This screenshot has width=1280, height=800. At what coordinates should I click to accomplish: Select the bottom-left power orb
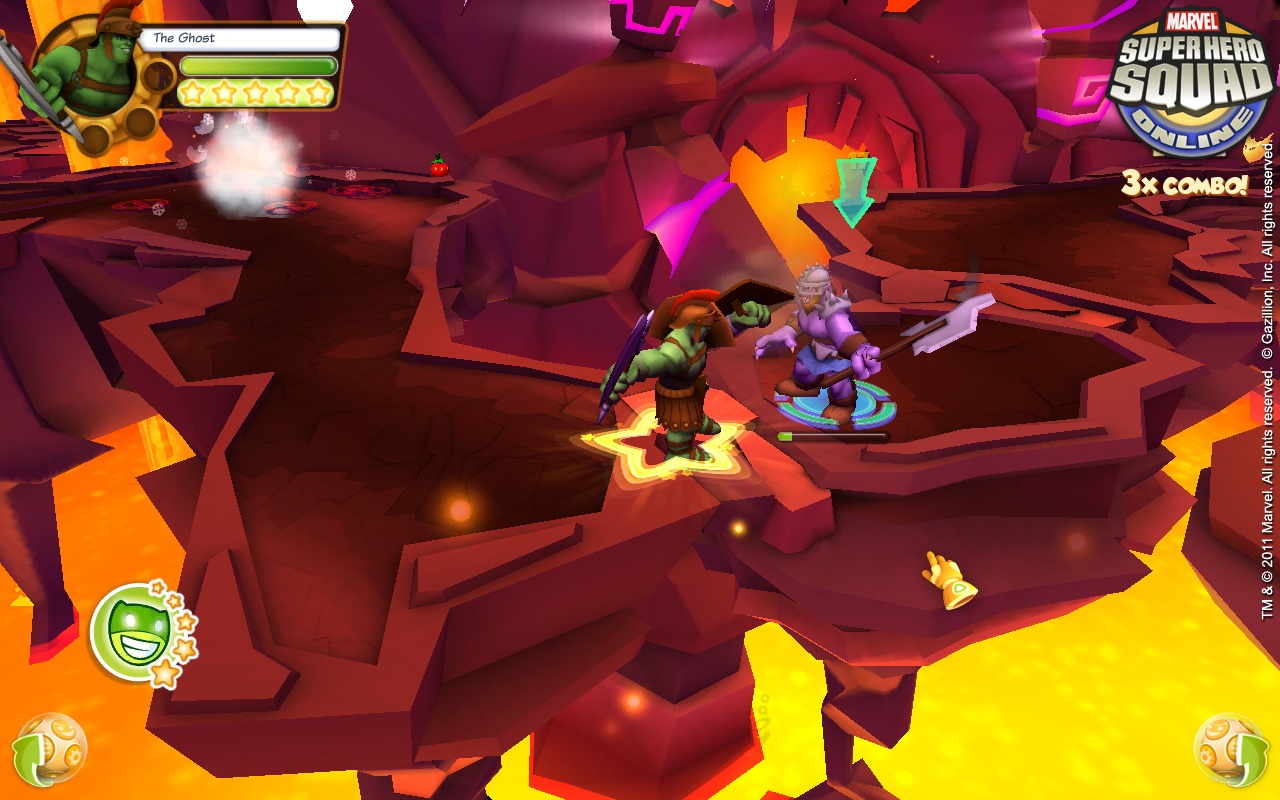point(52,747)
